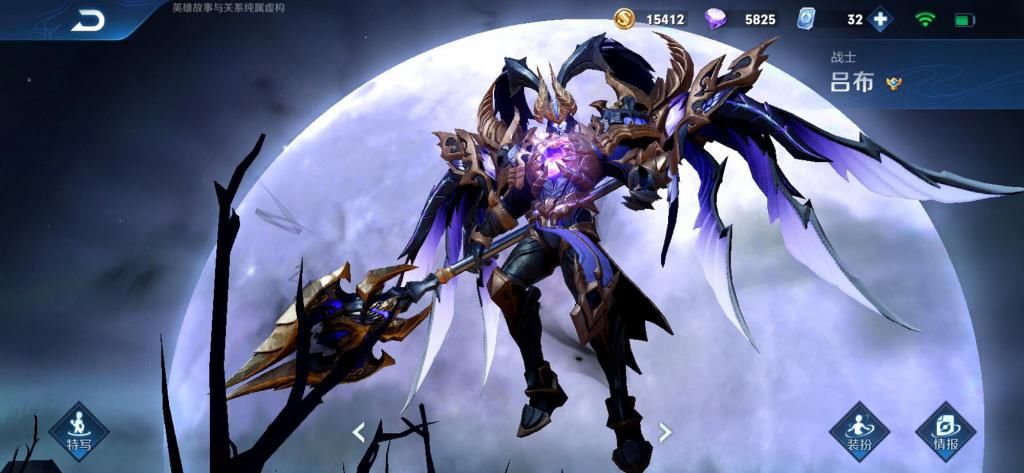Go back using the return arrow
The width and height of the screenshot is (1024, 473).
[87, 20]
